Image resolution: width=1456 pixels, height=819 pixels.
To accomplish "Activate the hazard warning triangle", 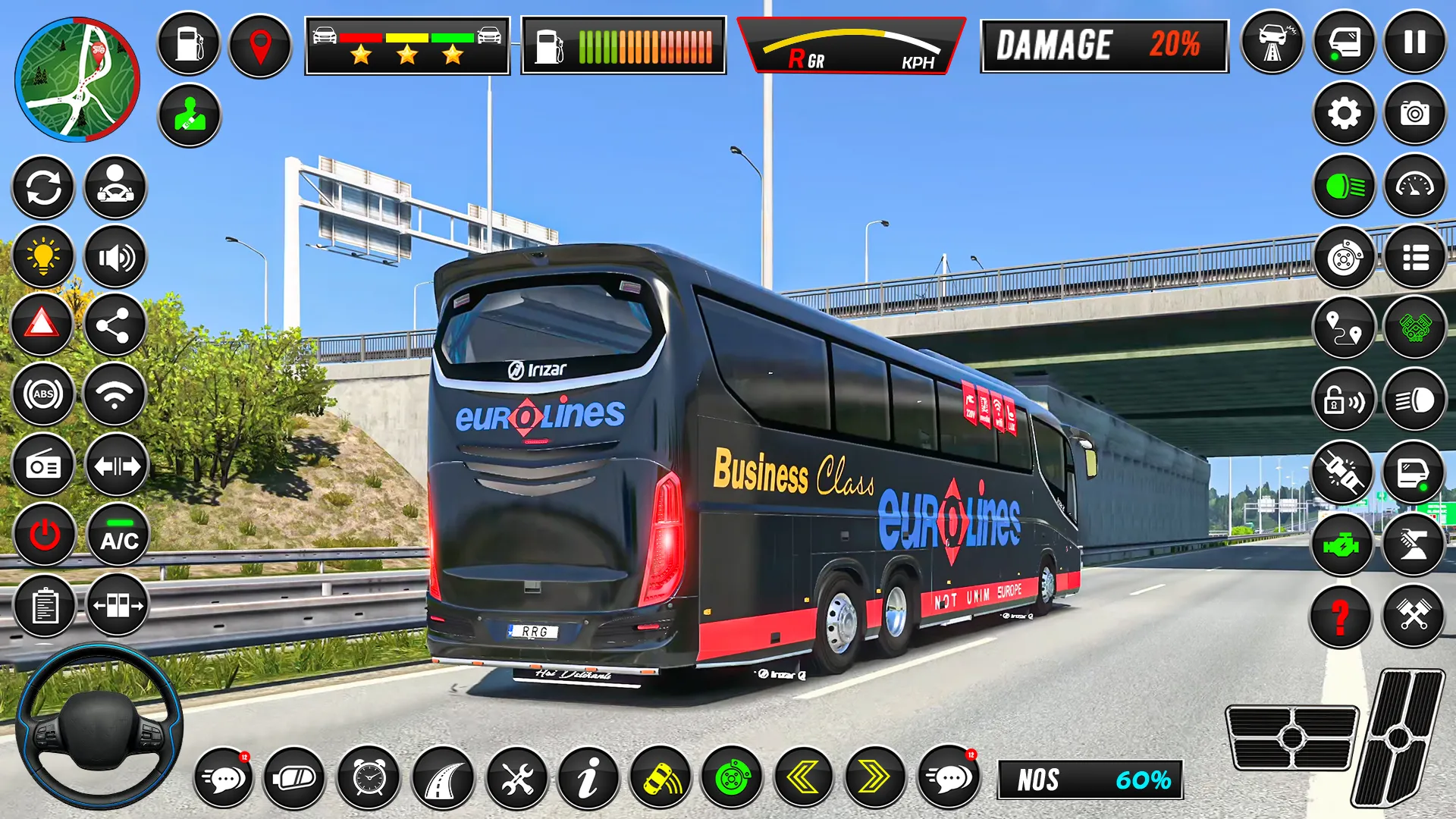I will (x=42, y=326).
